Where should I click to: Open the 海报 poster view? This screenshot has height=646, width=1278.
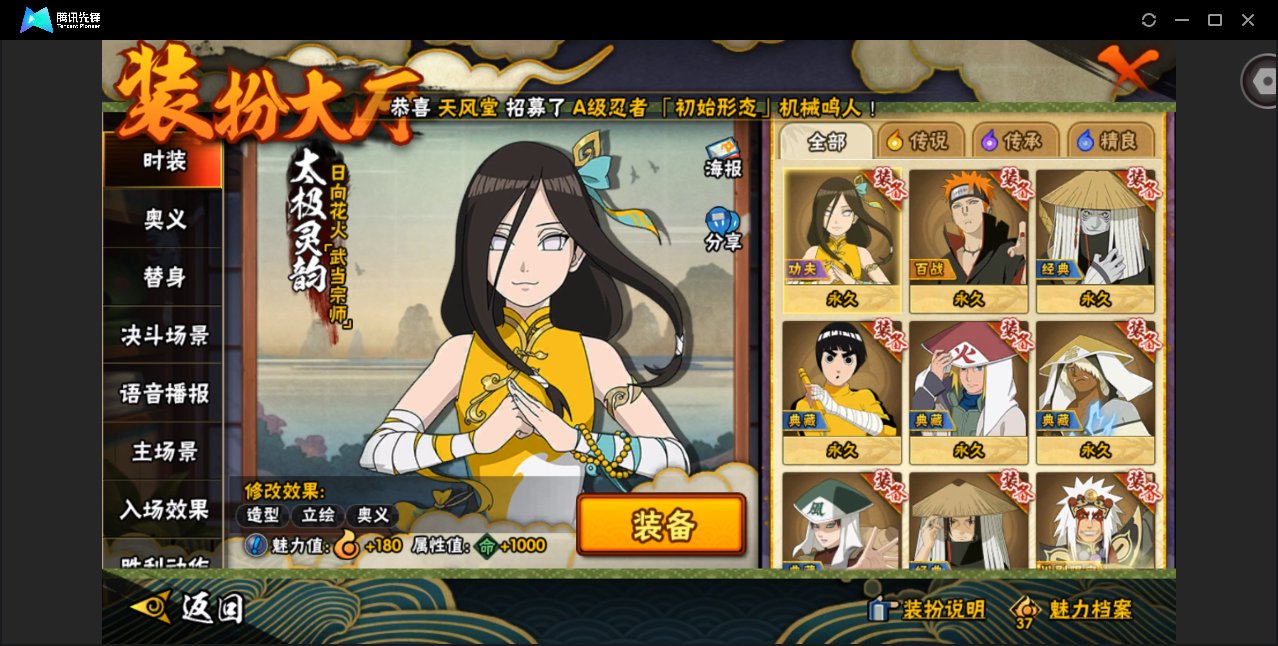tap(722, 160)
